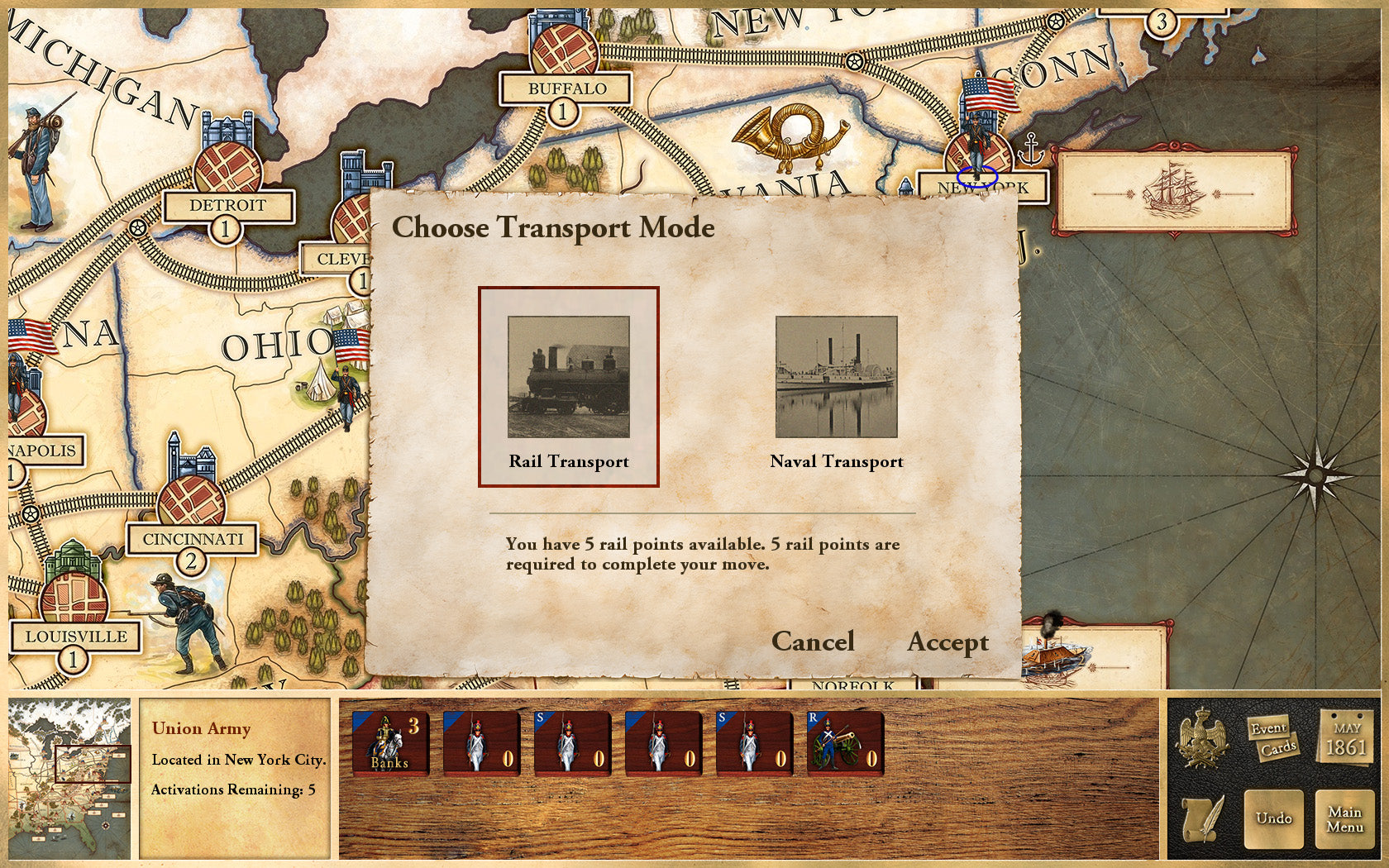Click Accept to confirm transport mode
The height and width of the screenshot is (868, 1389).
point(947,642)
